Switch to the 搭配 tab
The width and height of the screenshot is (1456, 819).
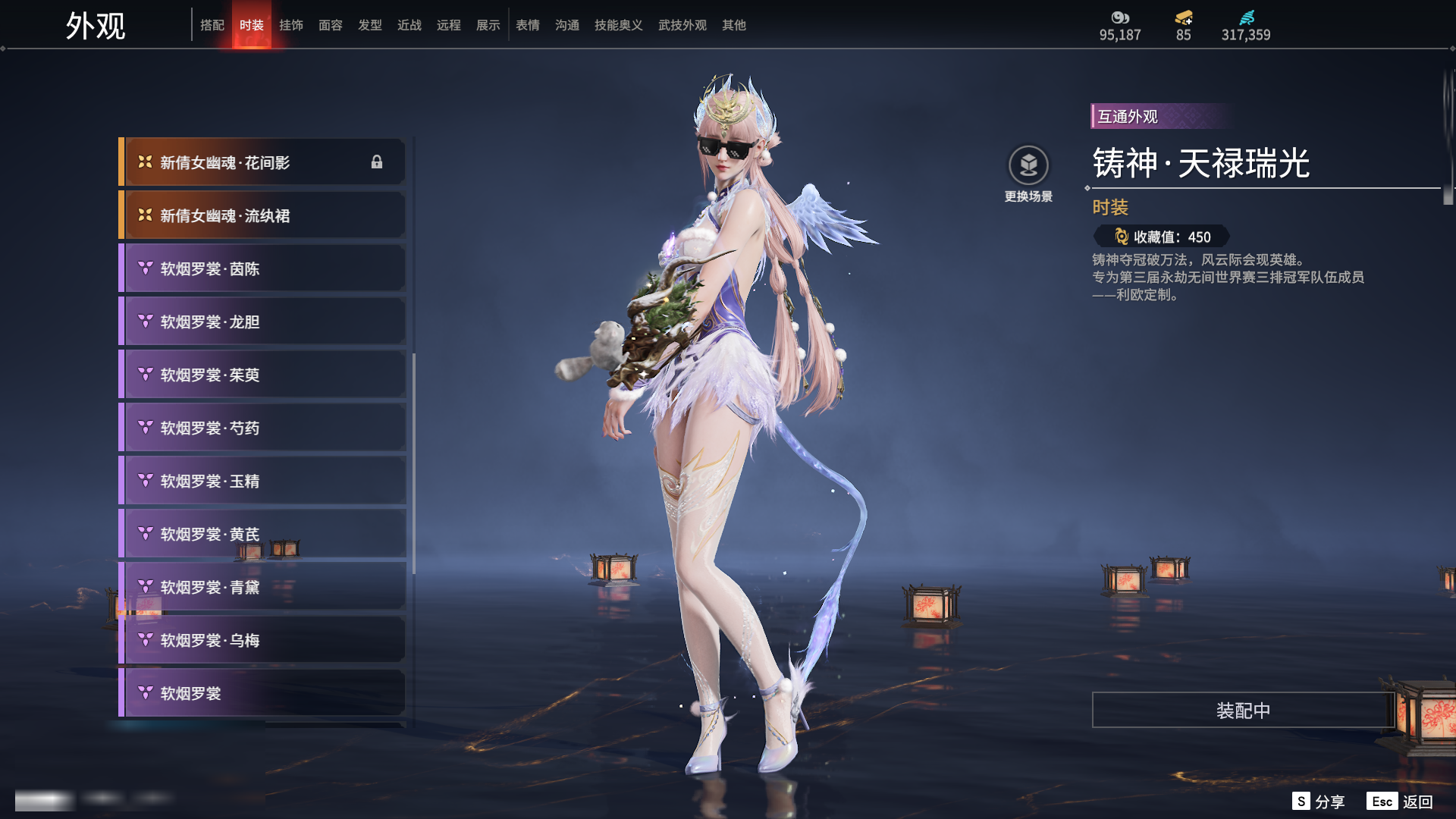[212, 25]
